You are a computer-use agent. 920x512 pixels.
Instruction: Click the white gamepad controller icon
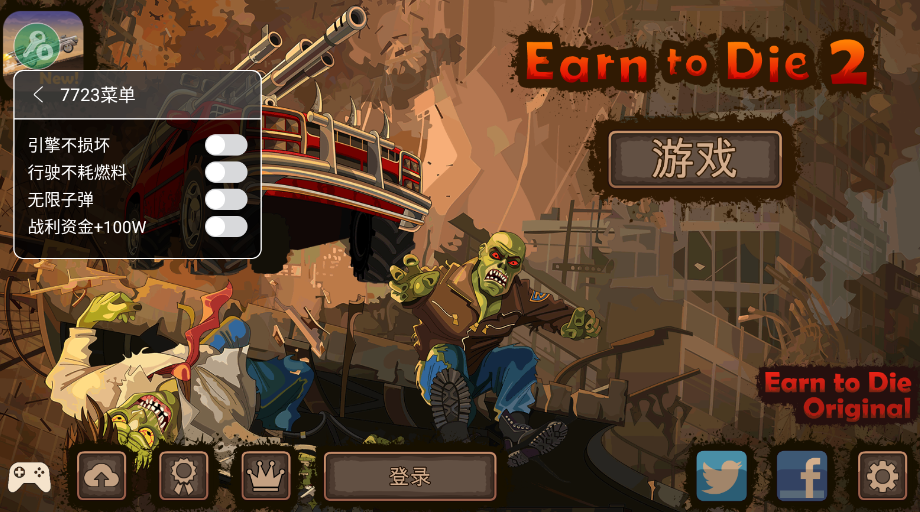tap(30, 477)
